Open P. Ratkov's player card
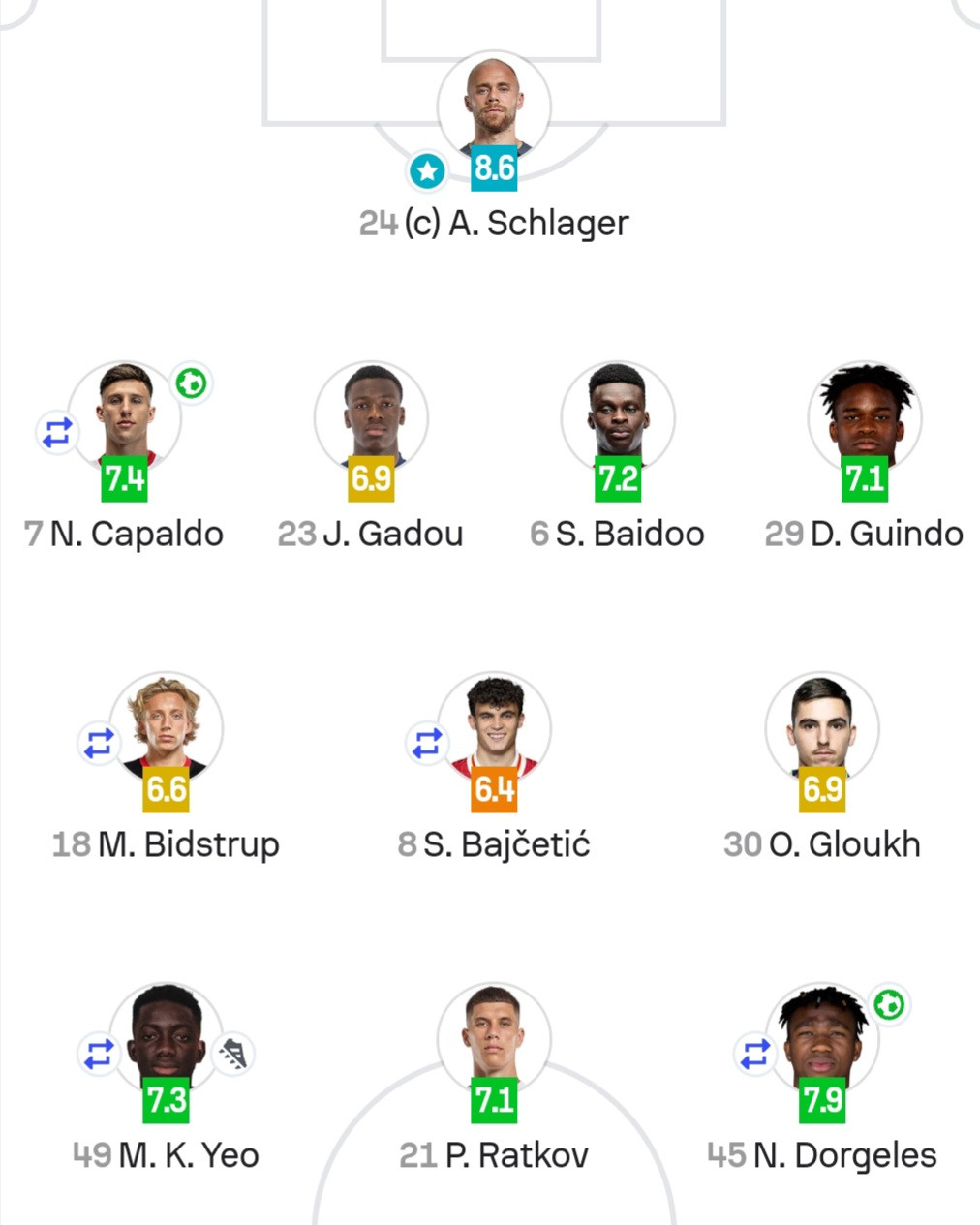Screen dimensions: 980x1225 coord(494,1037)
